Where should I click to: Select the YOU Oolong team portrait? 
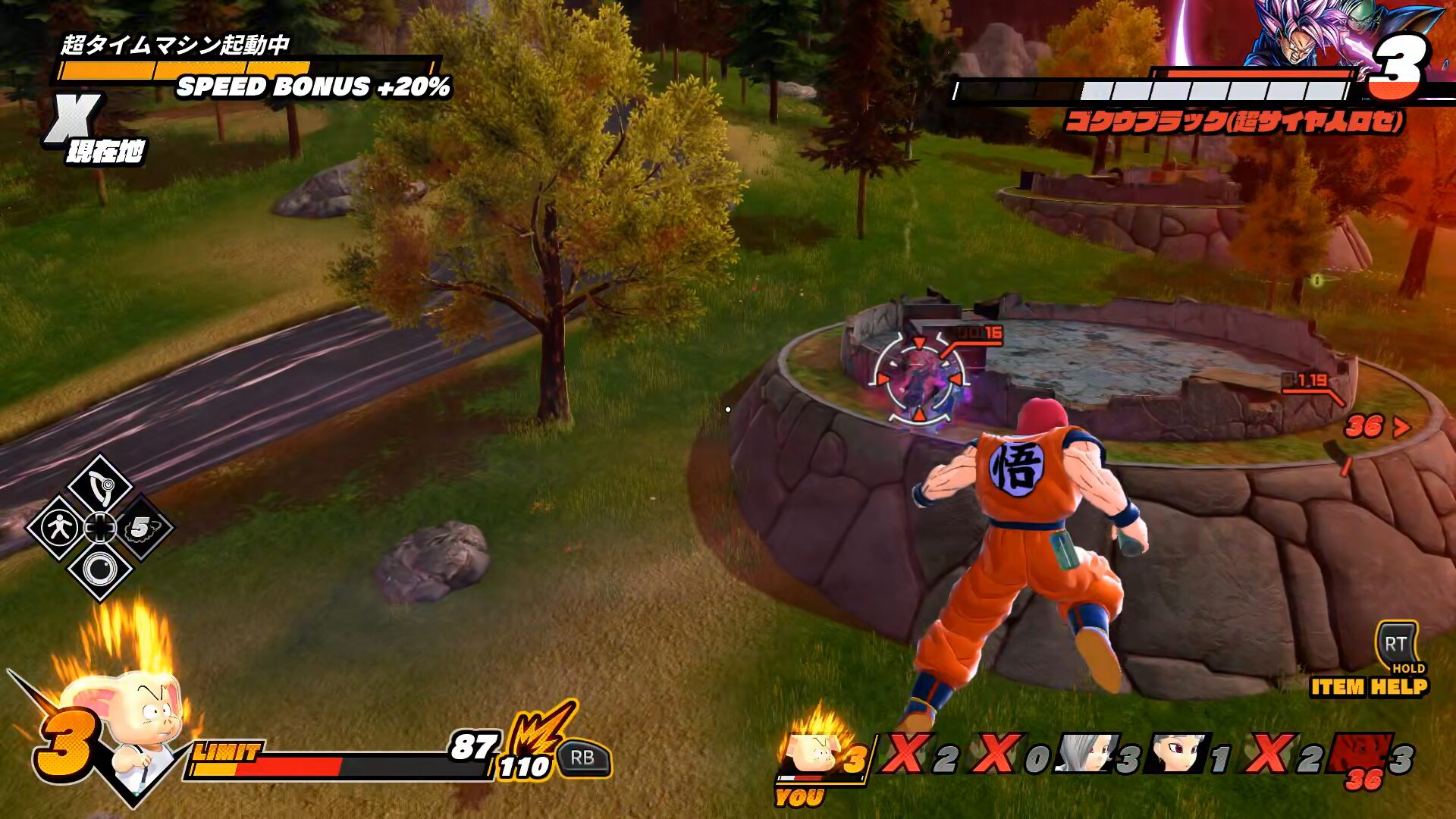pos(811,753)
